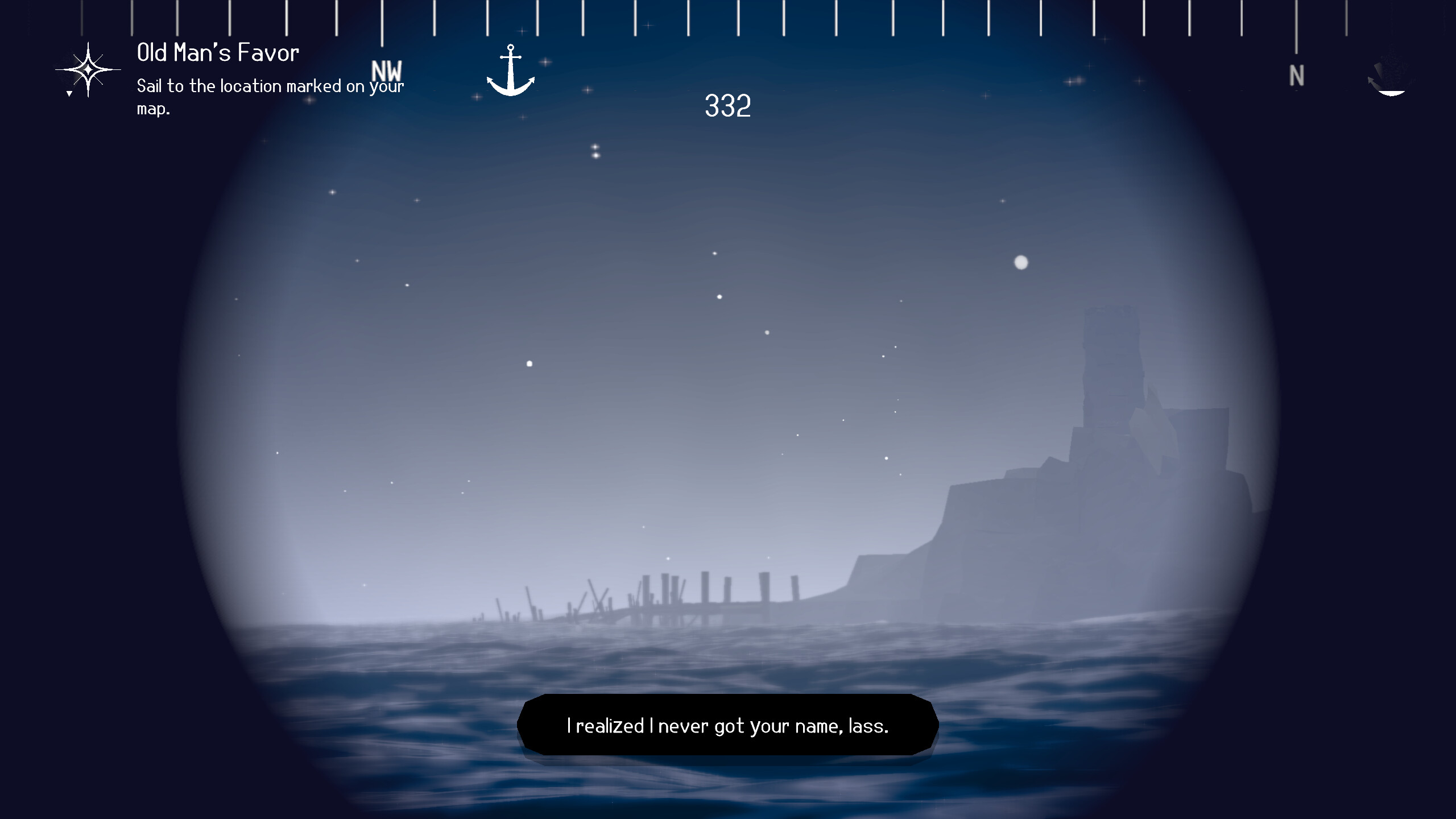
Task: Select the N cardinal marker on the compass
Action: [1297, 75]
